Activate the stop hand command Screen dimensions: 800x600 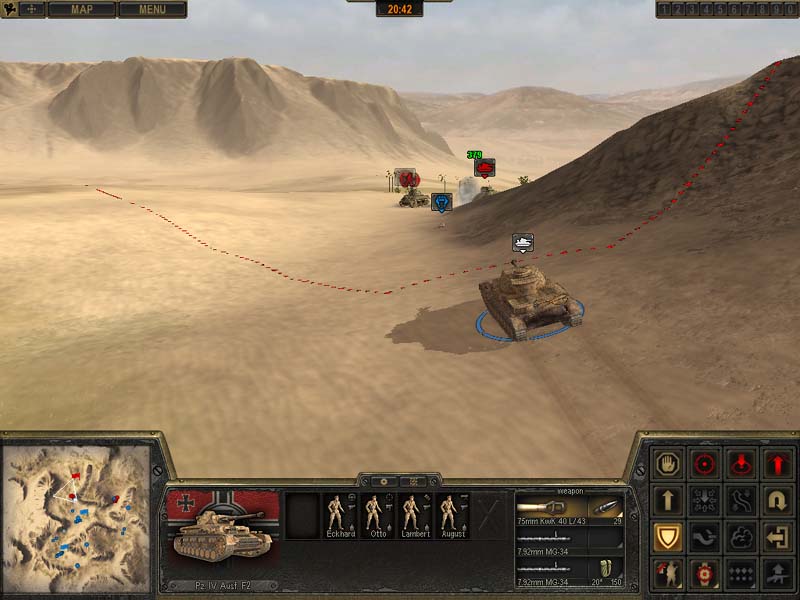coord(668,464)
